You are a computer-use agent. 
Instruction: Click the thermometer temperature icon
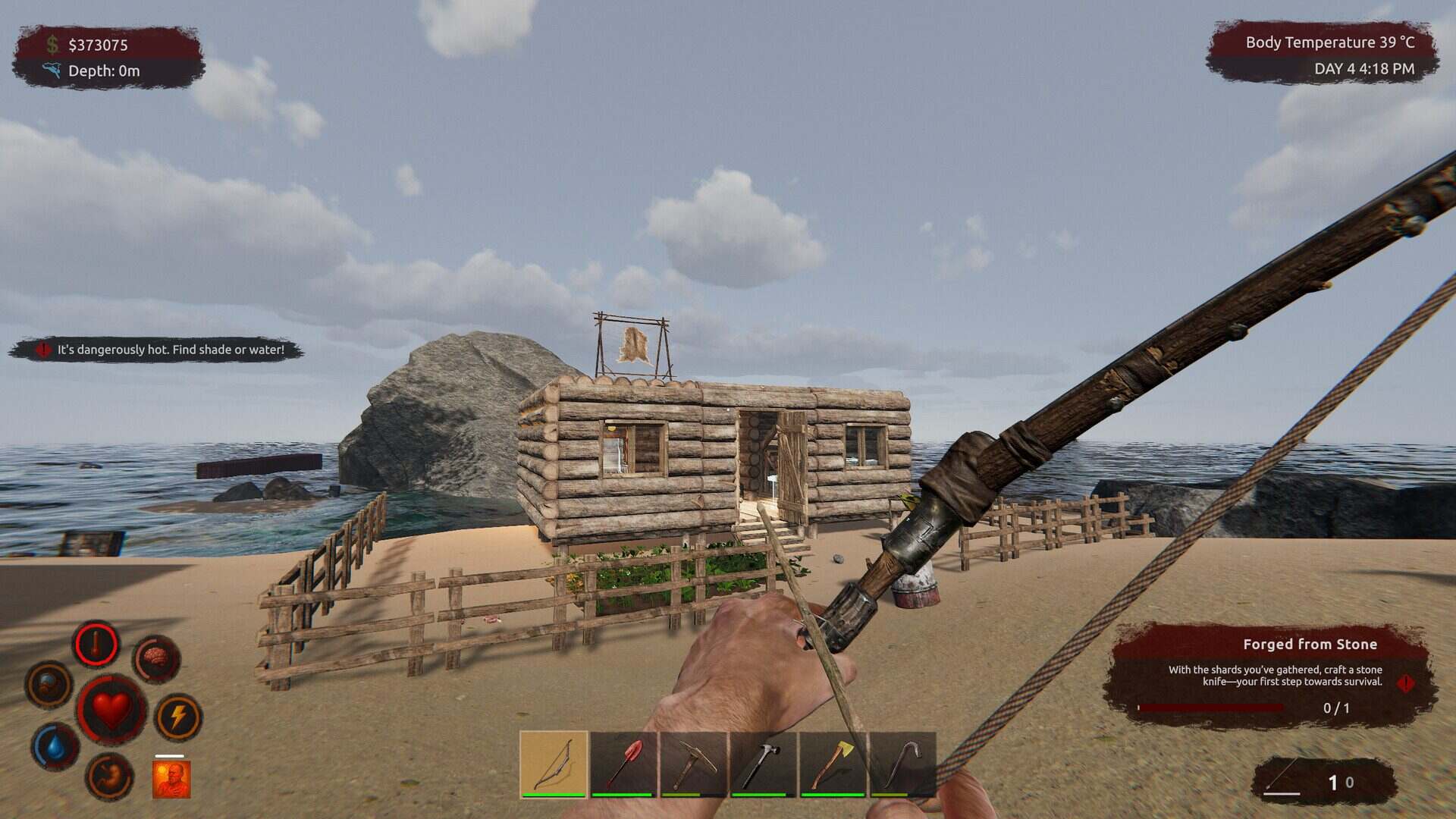pyautogui.click(x=96, y=645)
